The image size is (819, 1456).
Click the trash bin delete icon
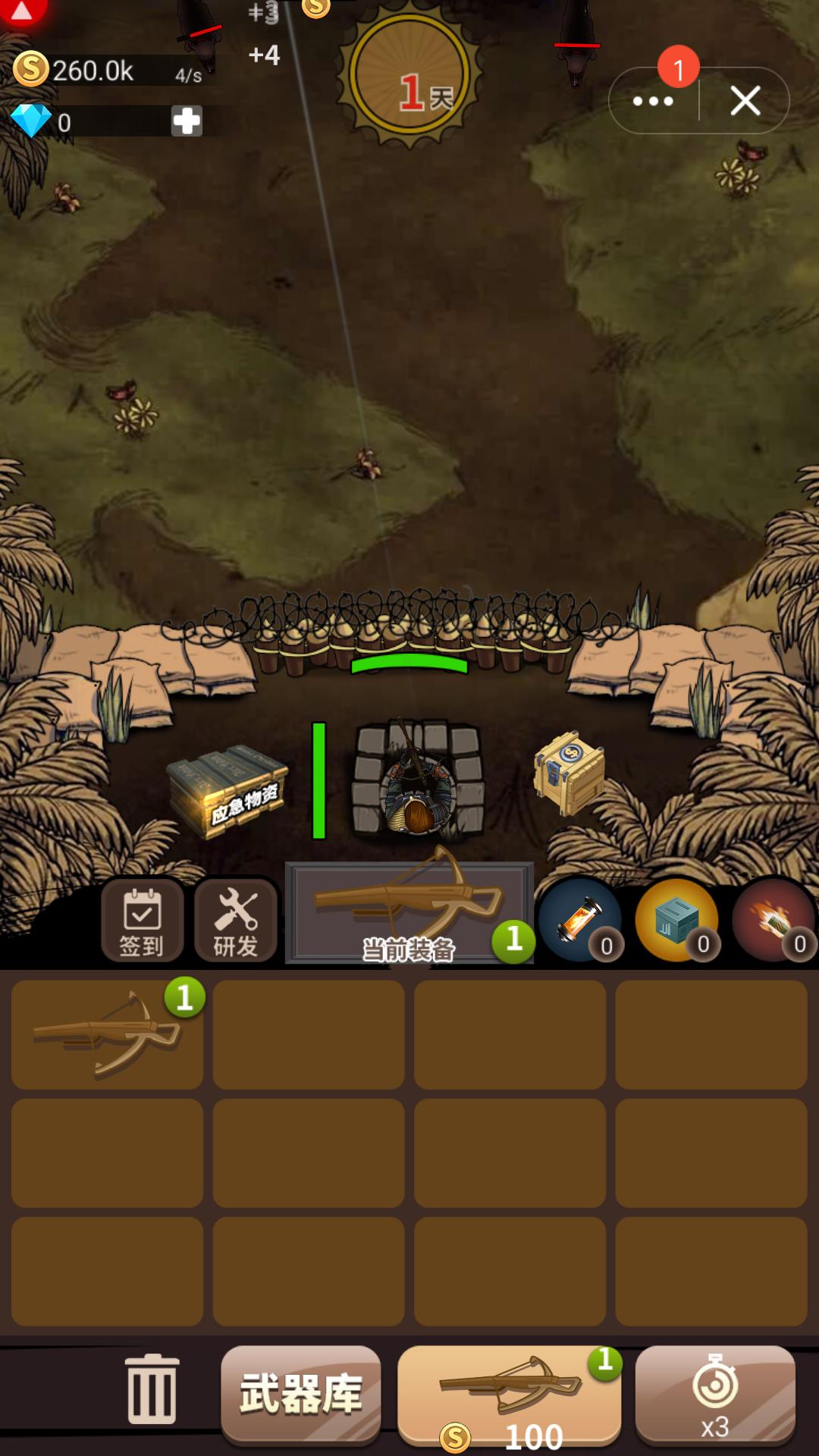pos(152,1389)
